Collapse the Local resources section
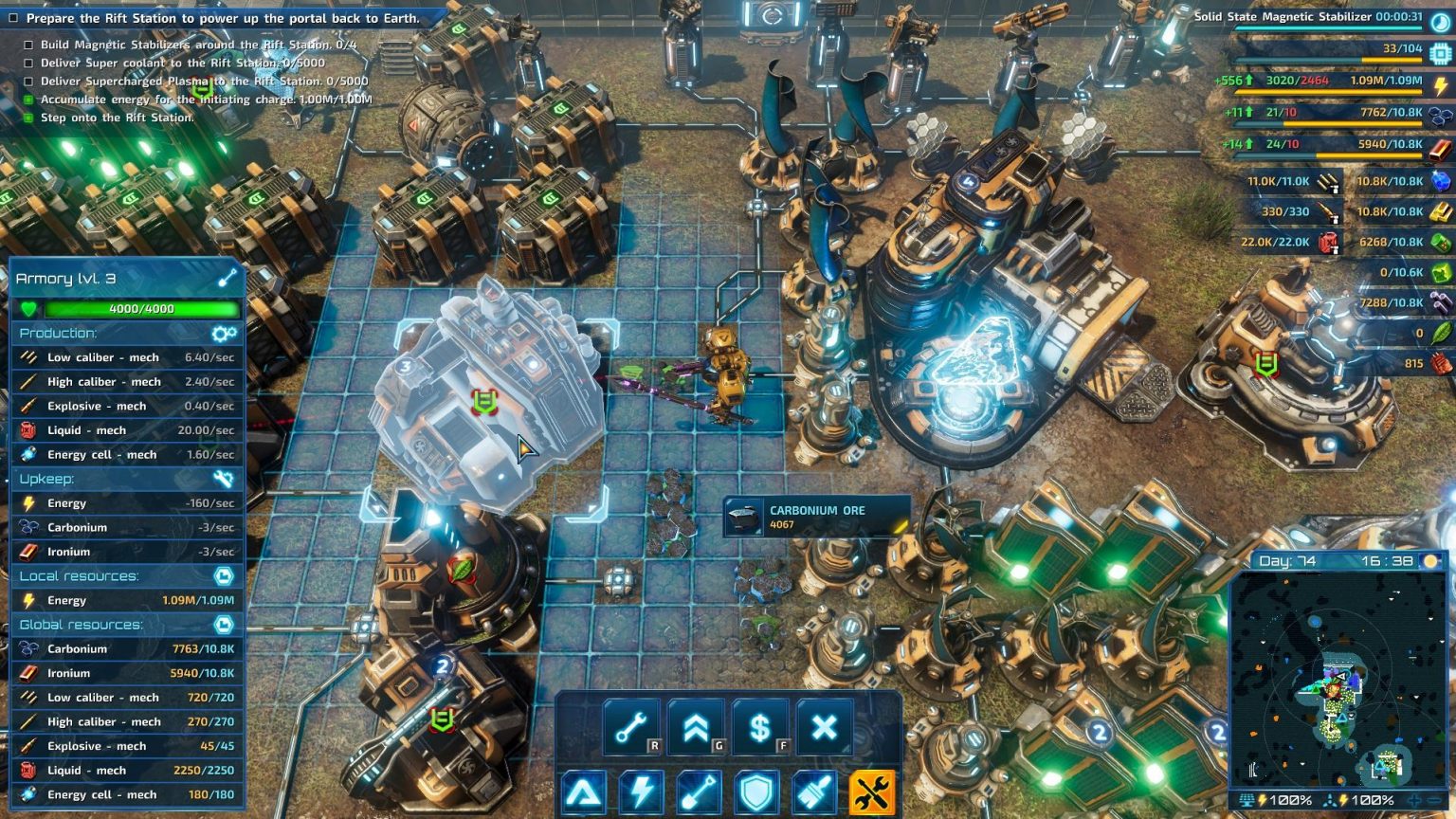The height and width of the screenshot is (819, 1456). click(x=224, y=575)
